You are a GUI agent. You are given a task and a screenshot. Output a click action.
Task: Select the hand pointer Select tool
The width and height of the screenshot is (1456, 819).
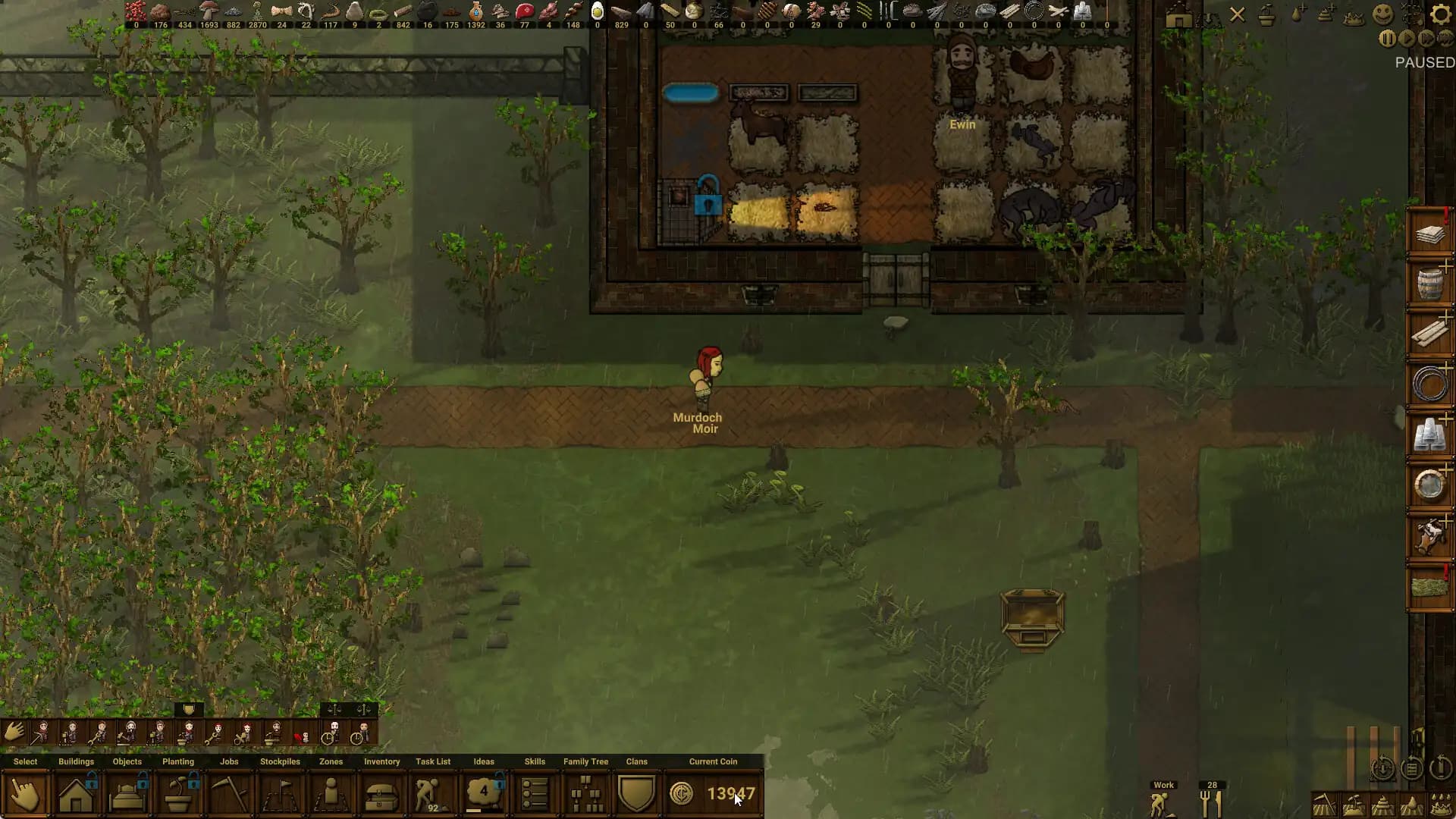[26, 792]
